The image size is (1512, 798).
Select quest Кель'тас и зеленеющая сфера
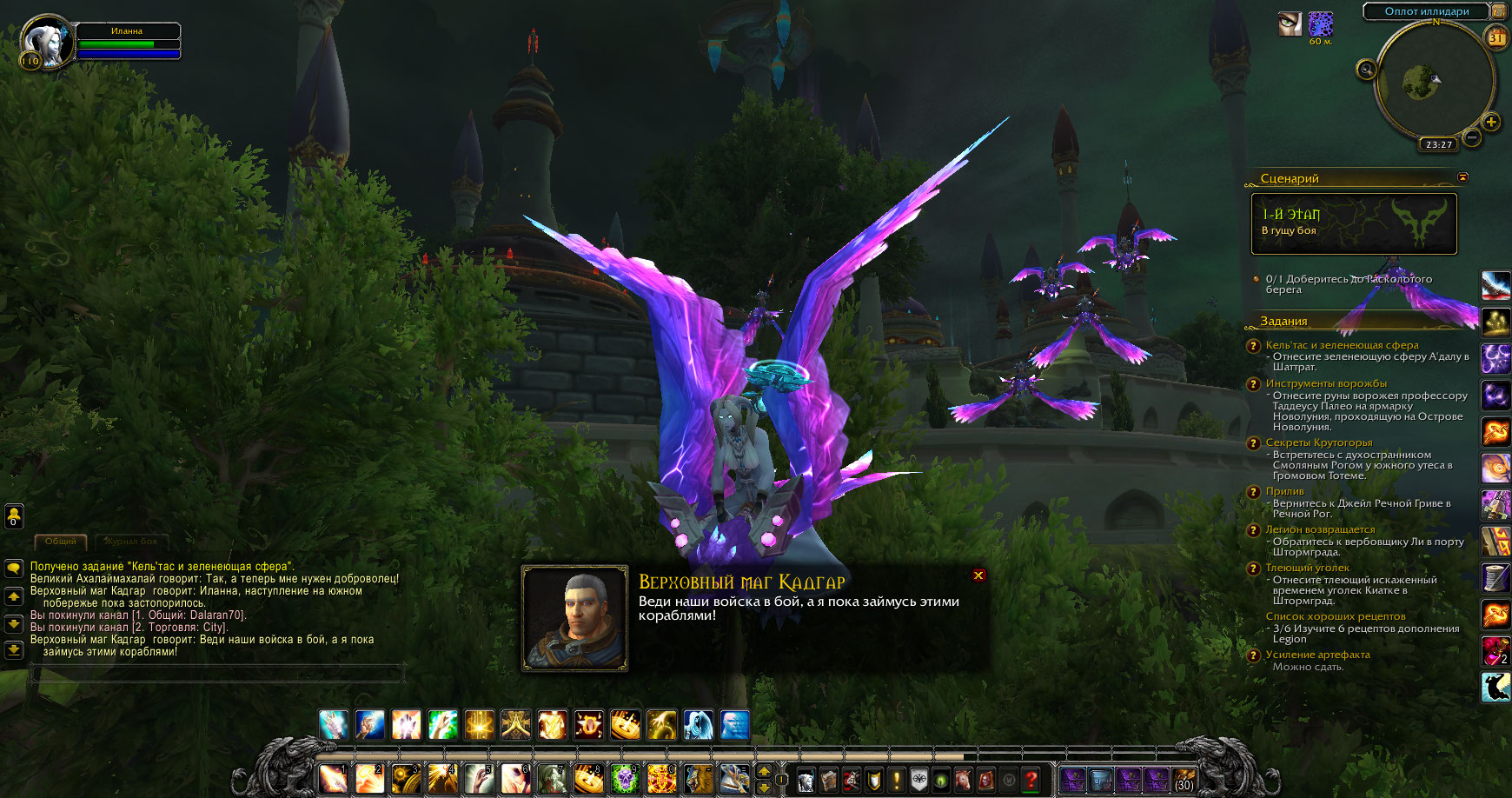[1342, 345]
